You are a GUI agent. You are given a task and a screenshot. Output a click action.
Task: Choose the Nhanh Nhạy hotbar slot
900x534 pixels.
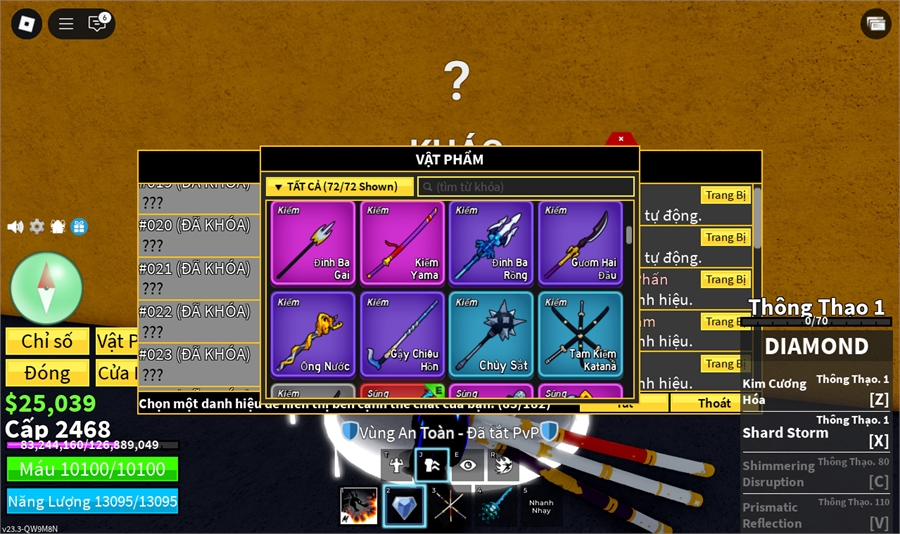point(542,506)
